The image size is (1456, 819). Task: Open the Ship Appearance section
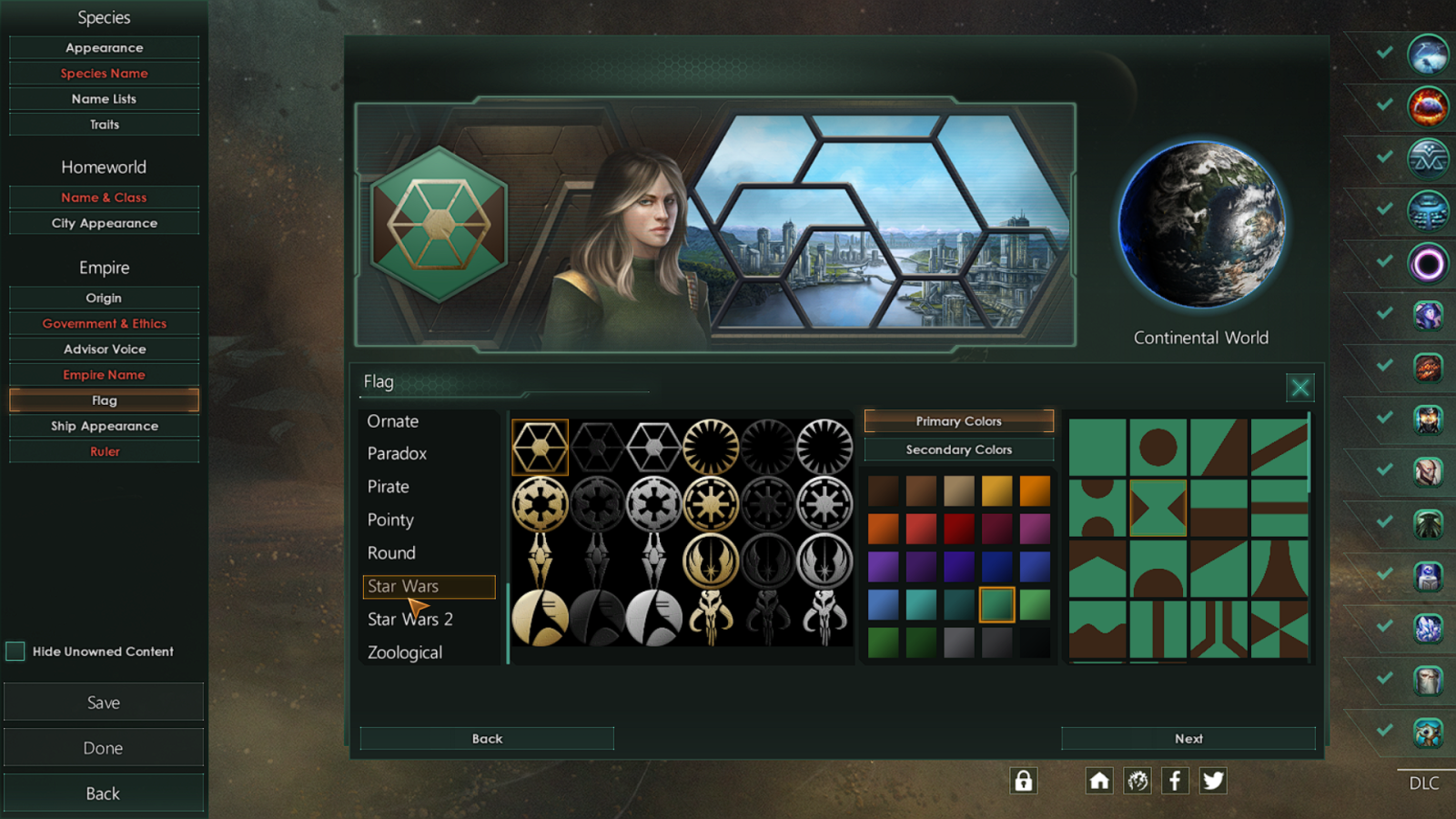pyautogui.click(x=104, y=426)
